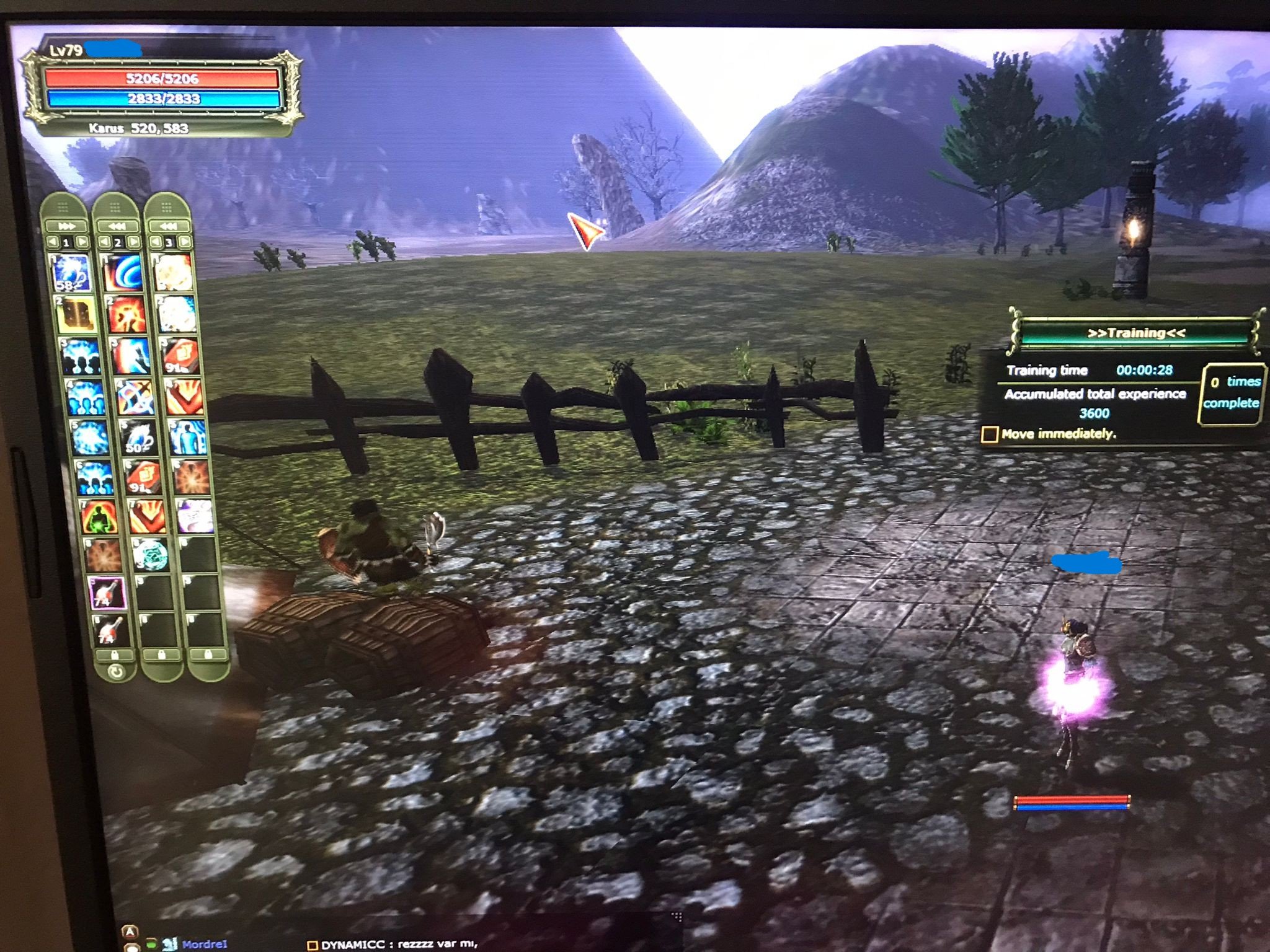This screenshot has height=952, width=1270.
Task: Toggle the lock icon under hotbar 3
Action: point(209,653)
